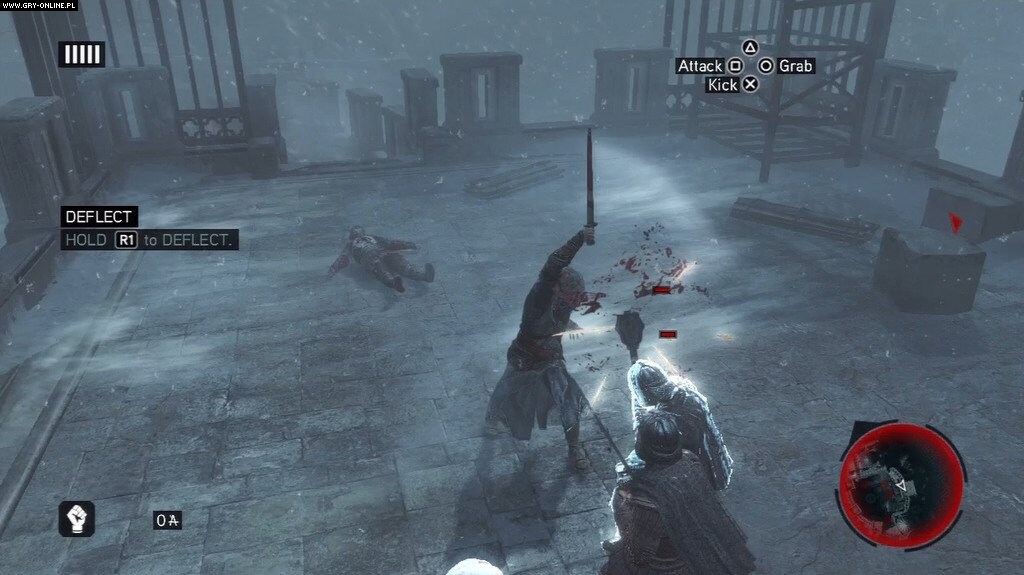
Task: Select the fist weapon icon
Action: click(77, 518)
